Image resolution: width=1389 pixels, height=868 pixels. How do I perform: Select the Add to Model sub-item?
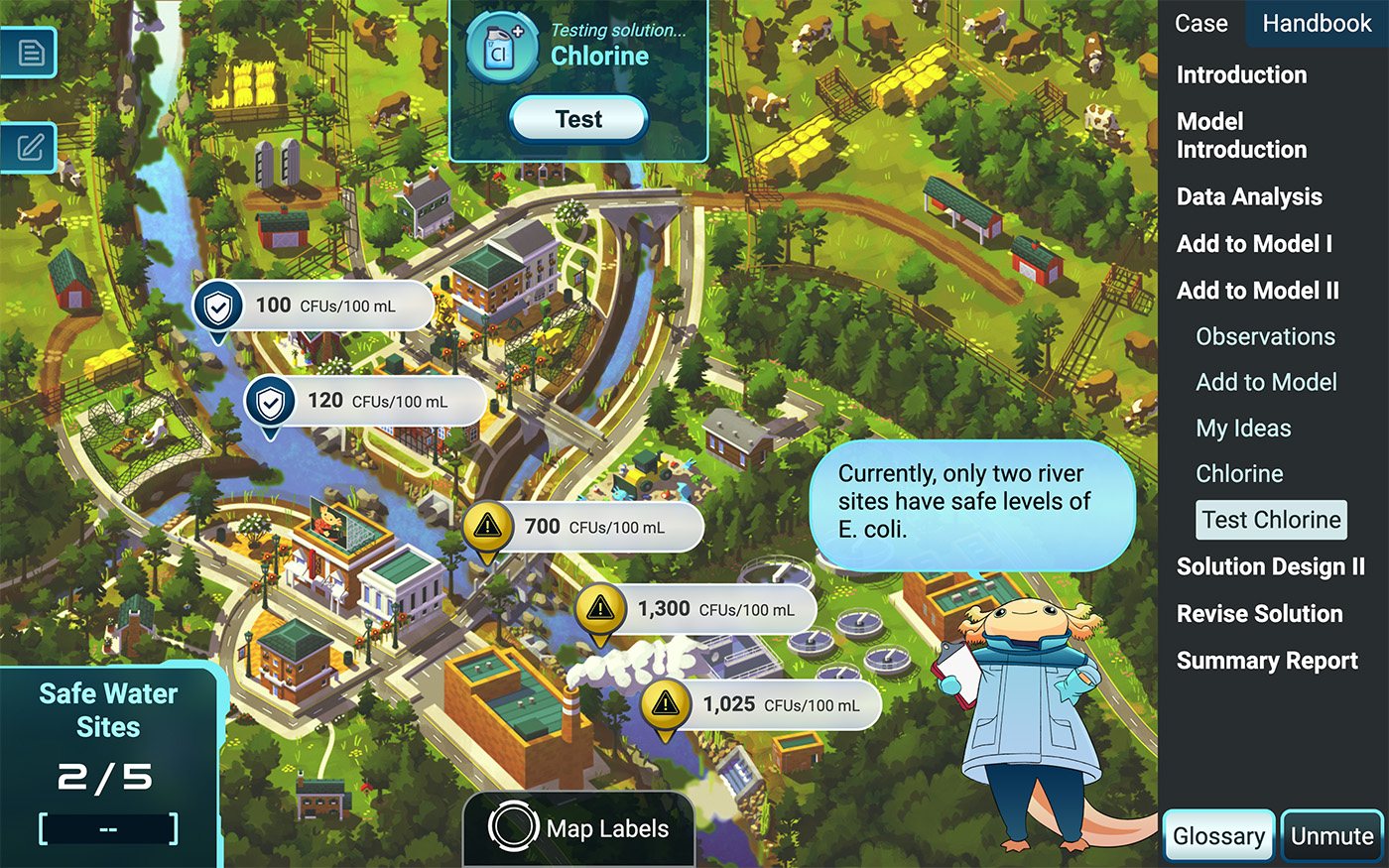[x=1266, y=383]
